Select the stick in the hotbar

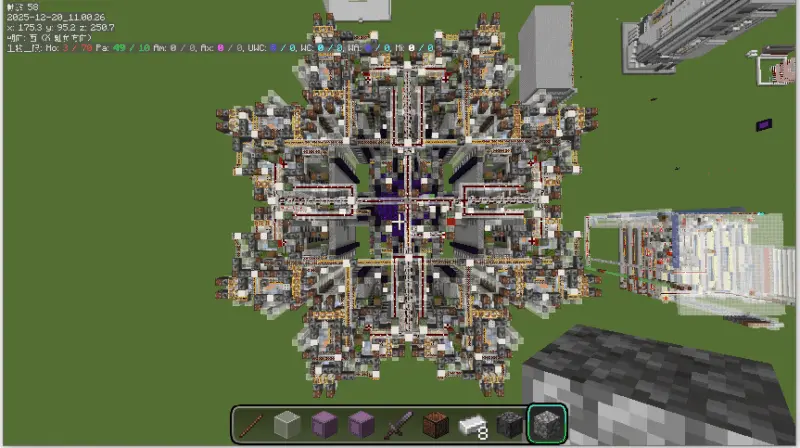coord(252,425)
